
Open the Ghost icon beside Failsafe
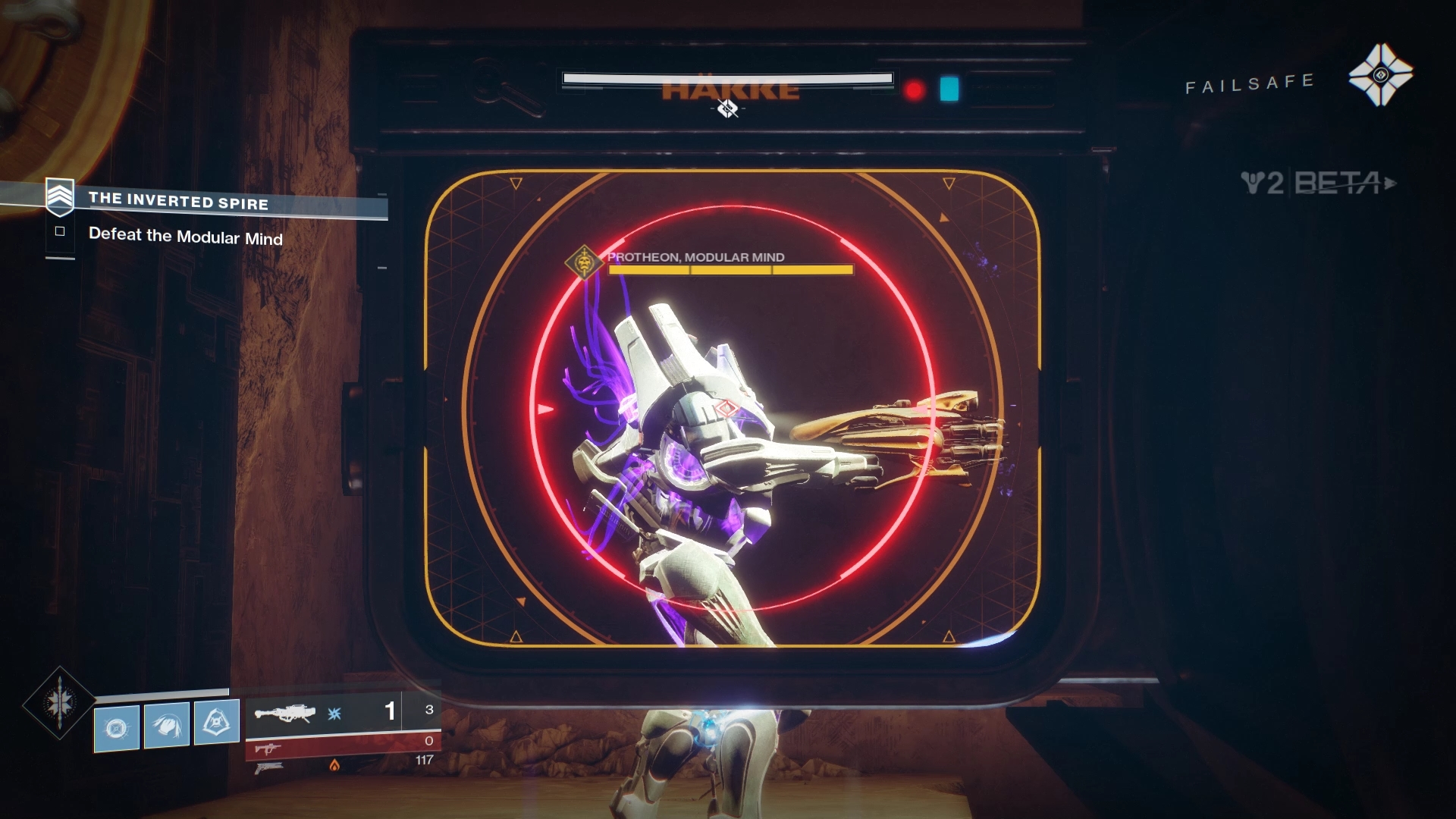coord(1380,75)
